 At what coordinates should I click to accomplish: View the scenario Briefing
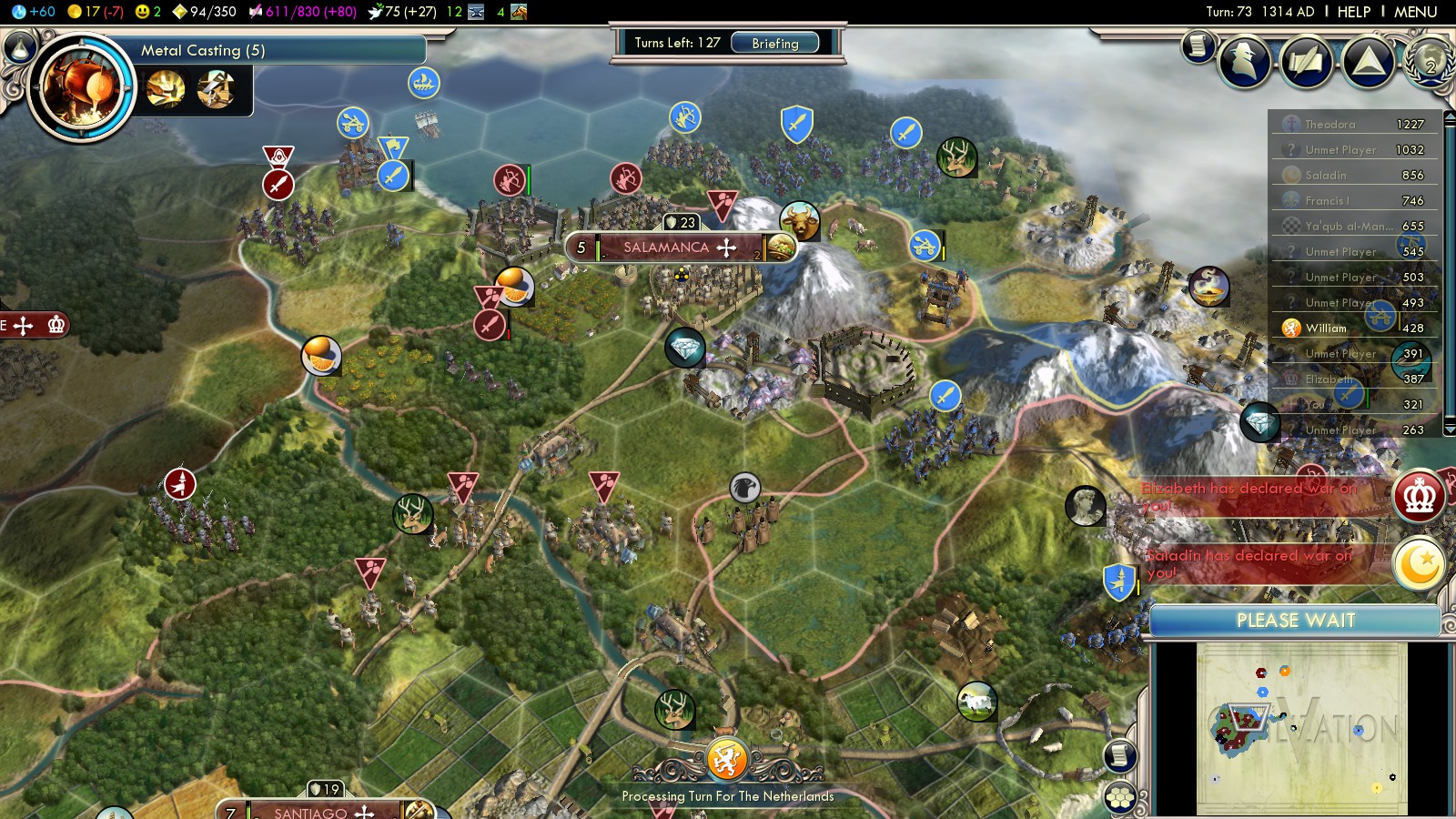[774, 43]
